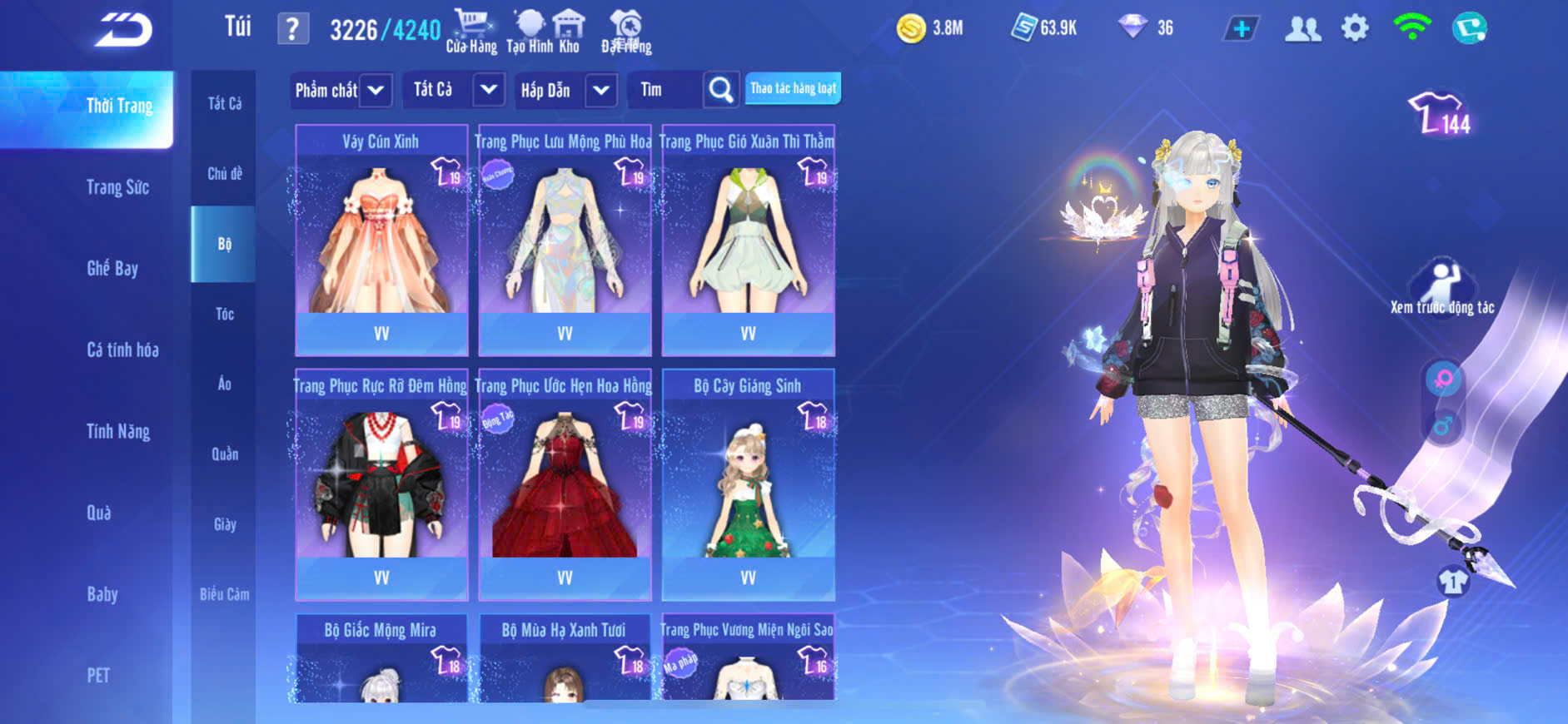Select the Váy Cún Xinh outfit
This screenshot has height=724, width=1568.
381,241
